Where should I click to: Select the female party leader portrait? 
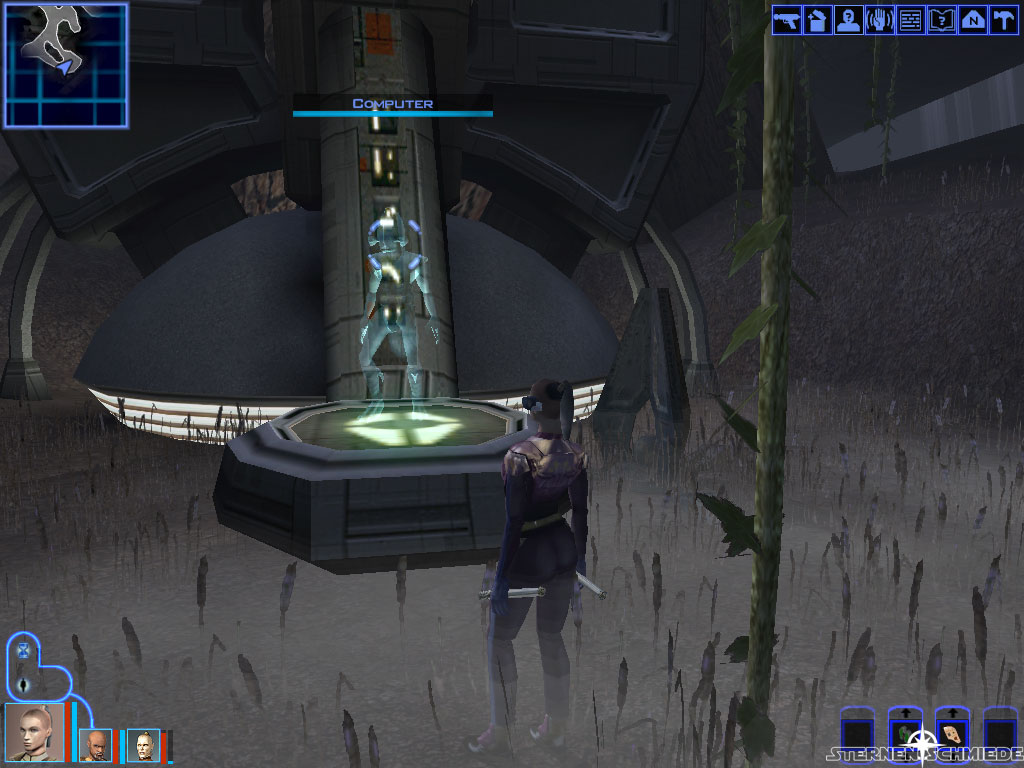click(35, 734)
